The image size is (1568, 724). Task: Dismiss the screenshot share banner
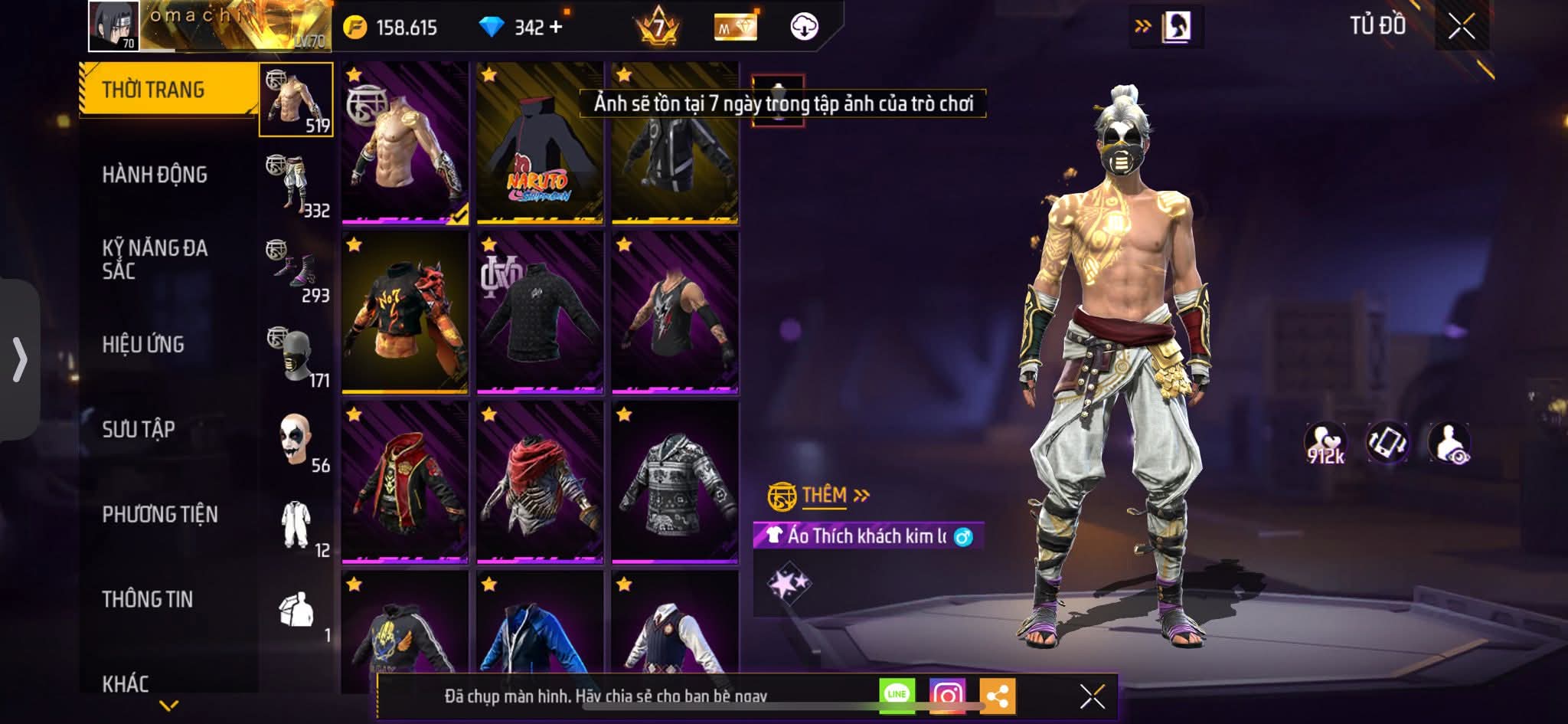pos(1092,696)
